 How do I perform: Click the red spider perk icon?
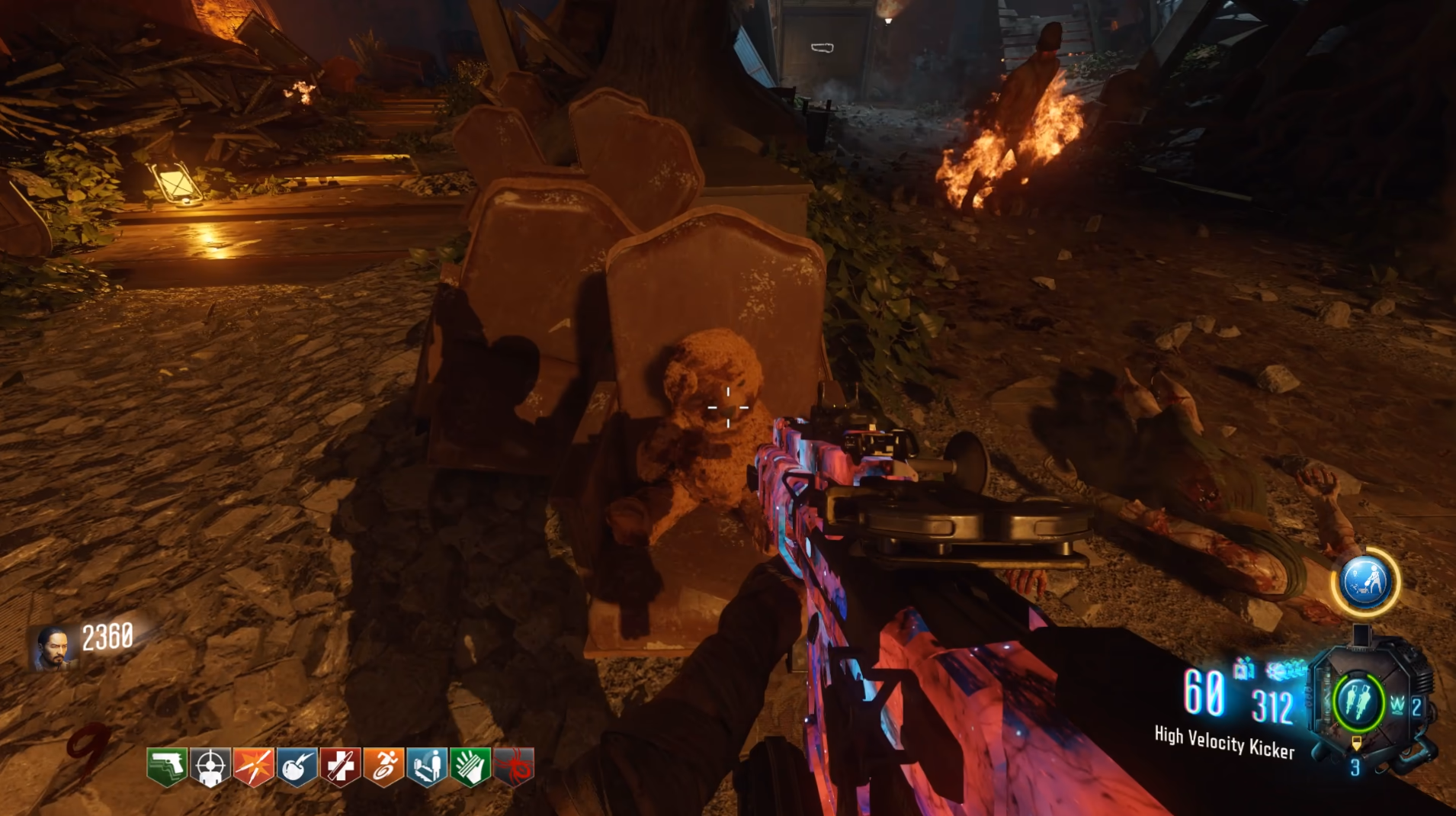coord(514,766)
